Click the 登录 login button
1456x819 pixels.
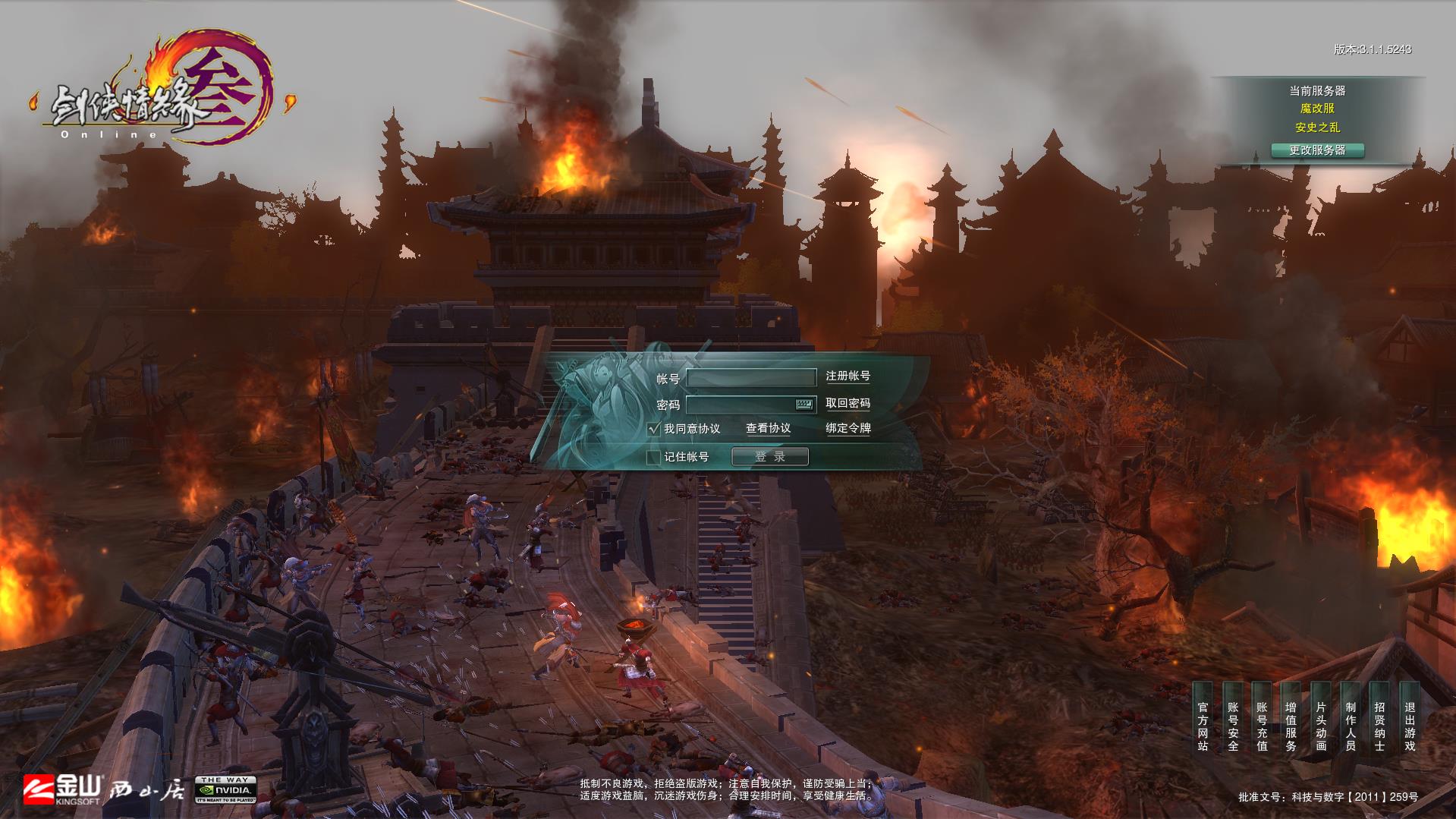click(x=769, y=457)
